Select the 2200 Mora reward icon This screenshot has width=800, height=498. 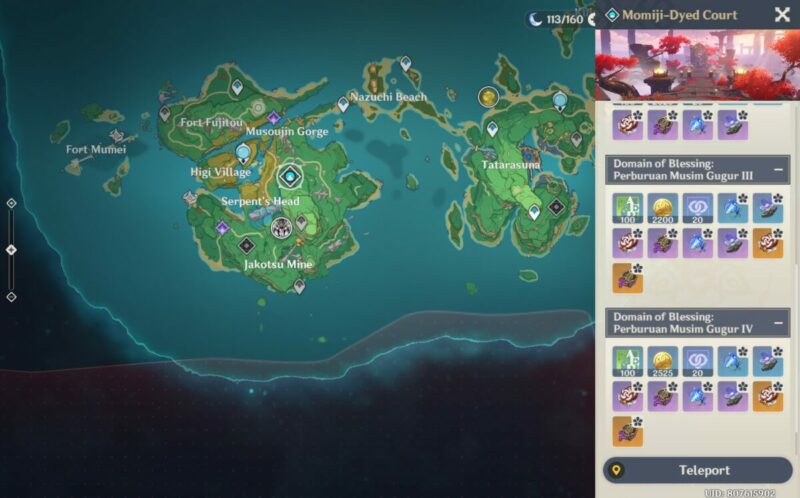click(x=663, y=208)
